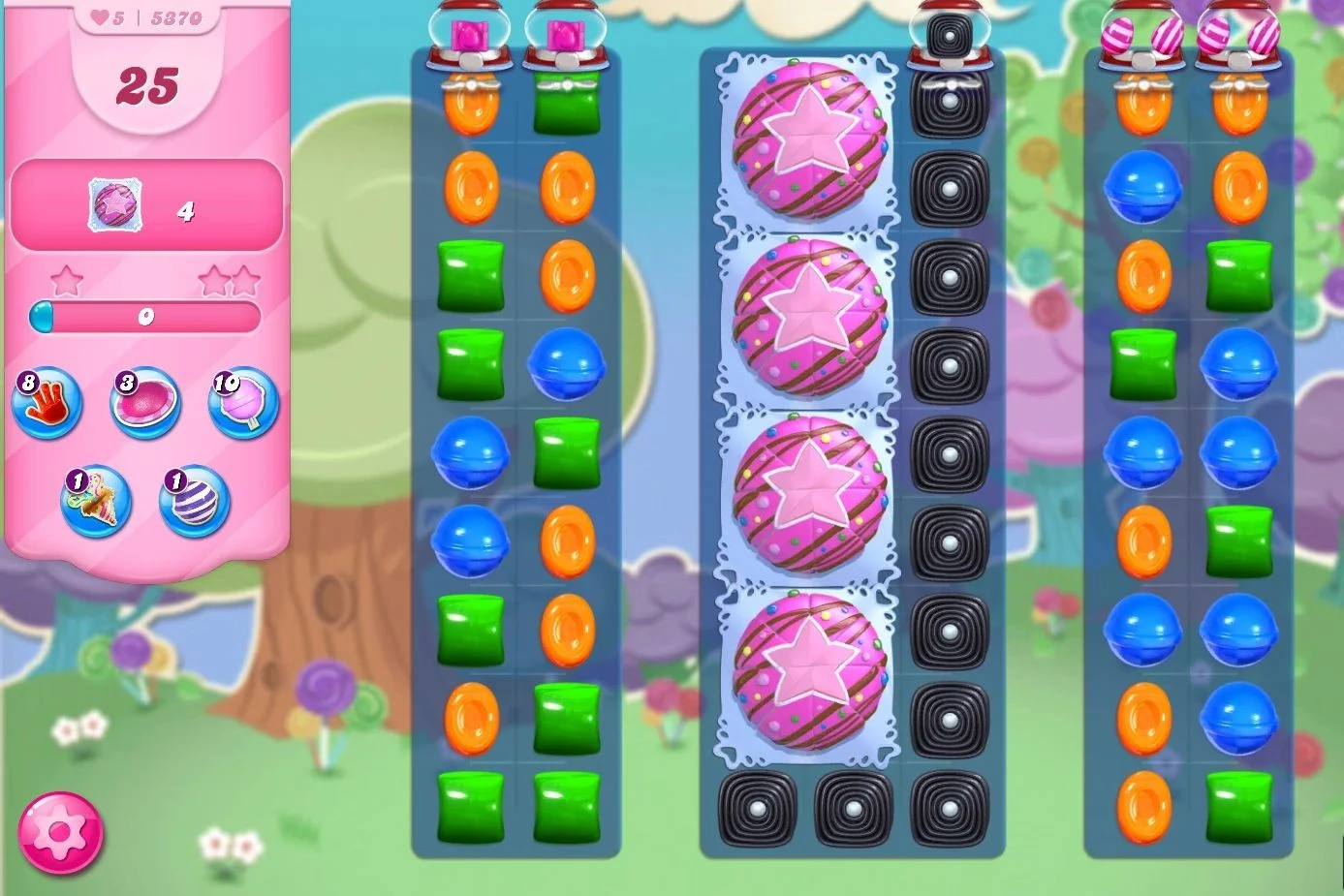Select the Free Switch hand booster

pyautogui.click(x=45, y=404)
